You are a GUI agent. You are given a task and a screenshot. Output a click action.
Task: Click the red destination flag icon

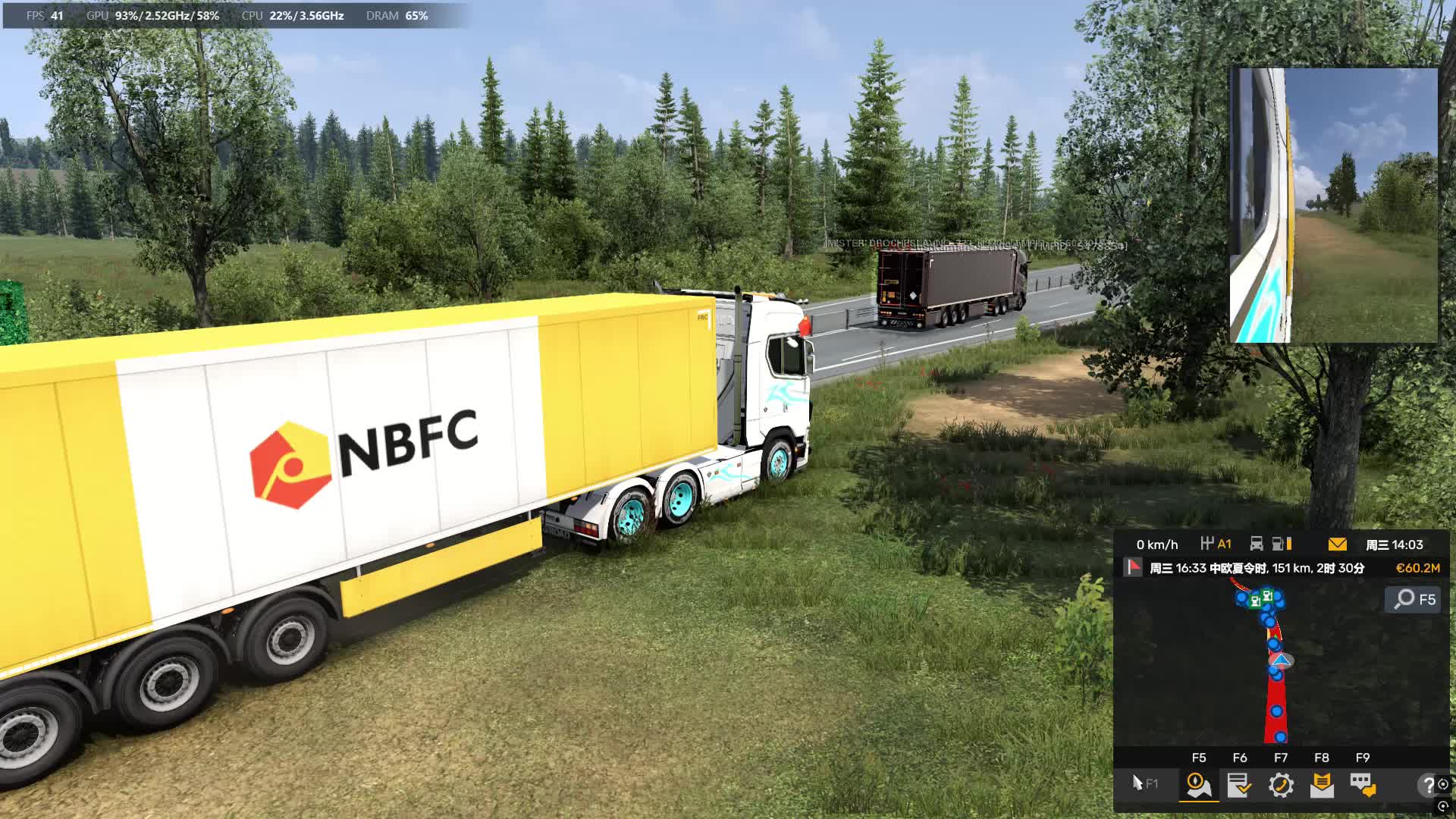click(x=1133, y=567)
